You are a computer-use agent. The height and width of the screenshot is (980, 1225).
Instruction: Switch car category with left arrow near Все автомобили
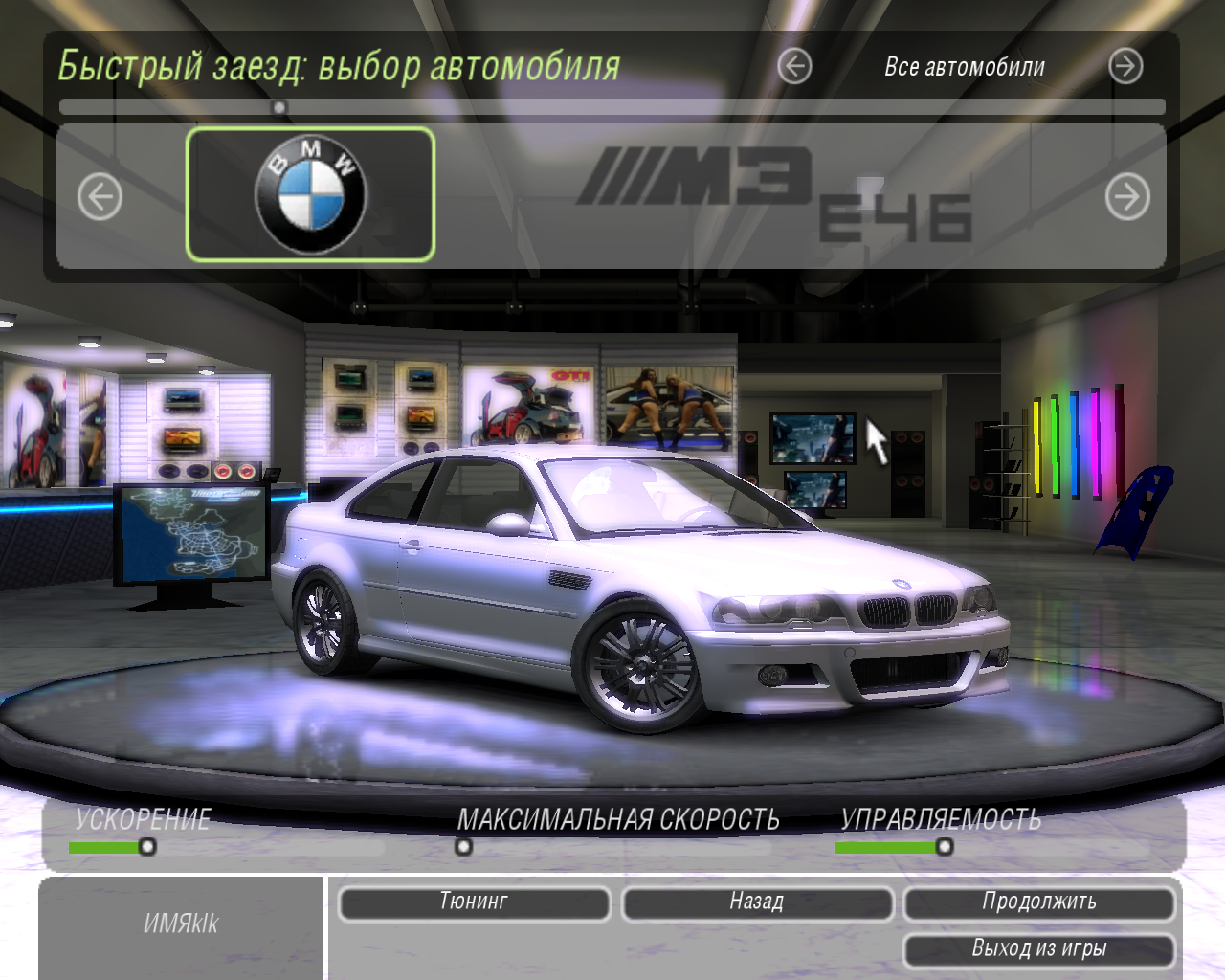tap(794, 66)
